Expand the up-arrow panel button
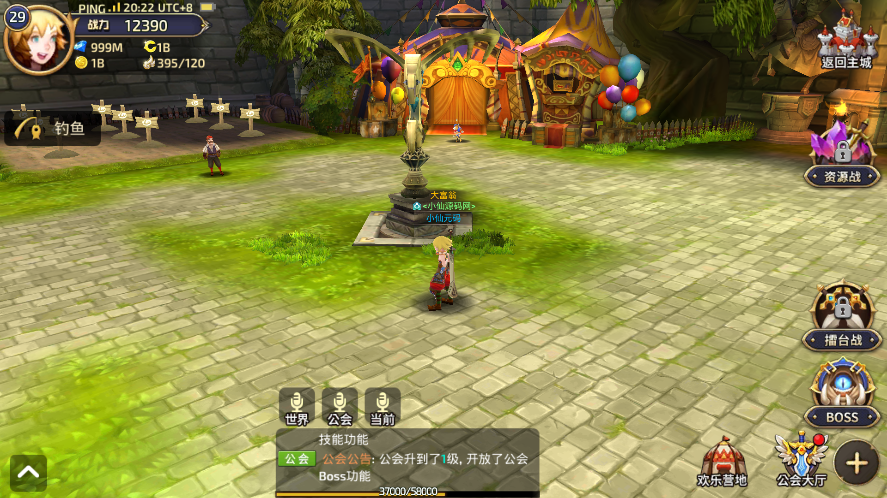The image size is (887, 498). click(28, 472)
